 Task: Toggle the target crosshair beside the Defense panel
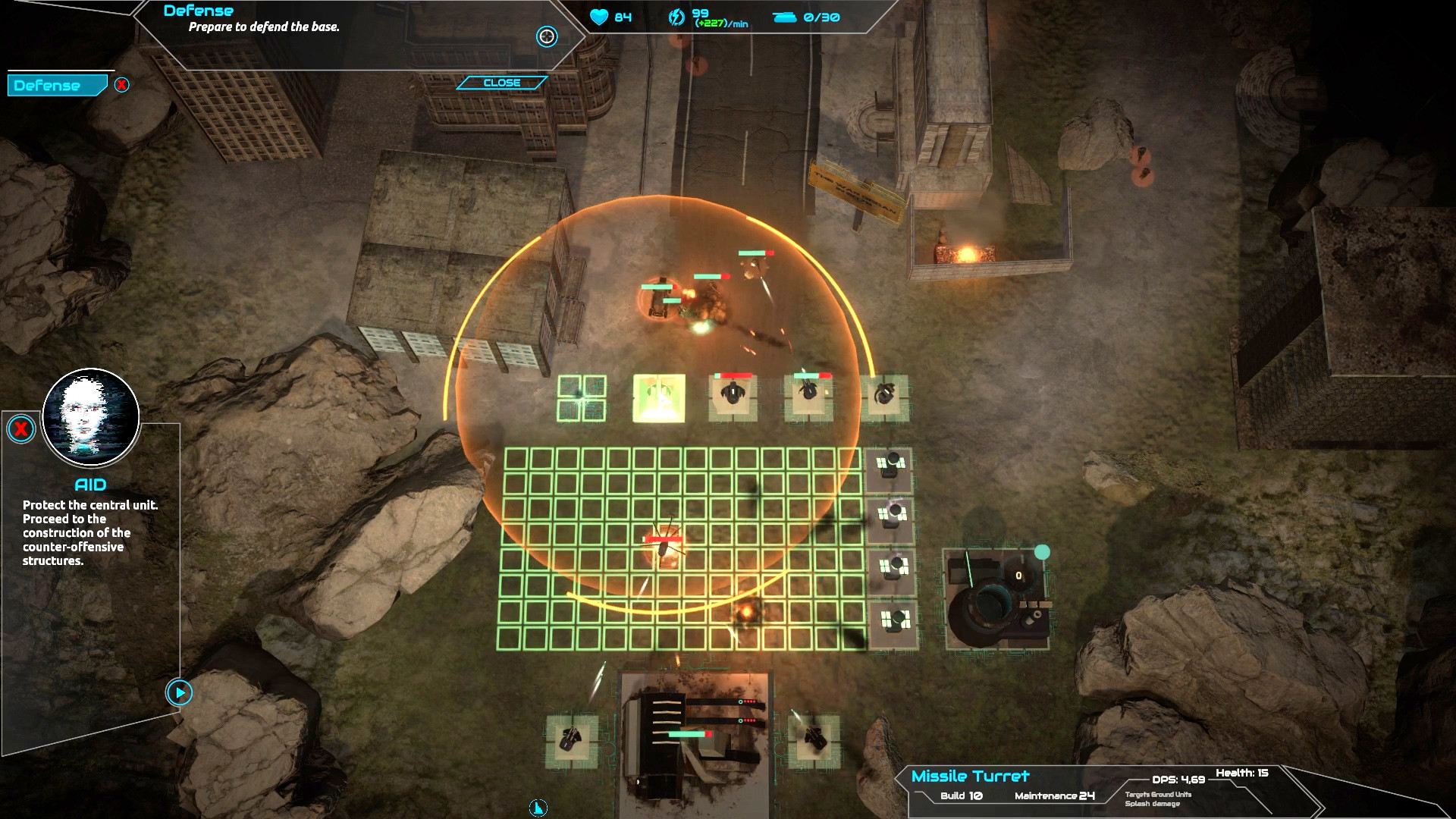click(x=546, y=38)
